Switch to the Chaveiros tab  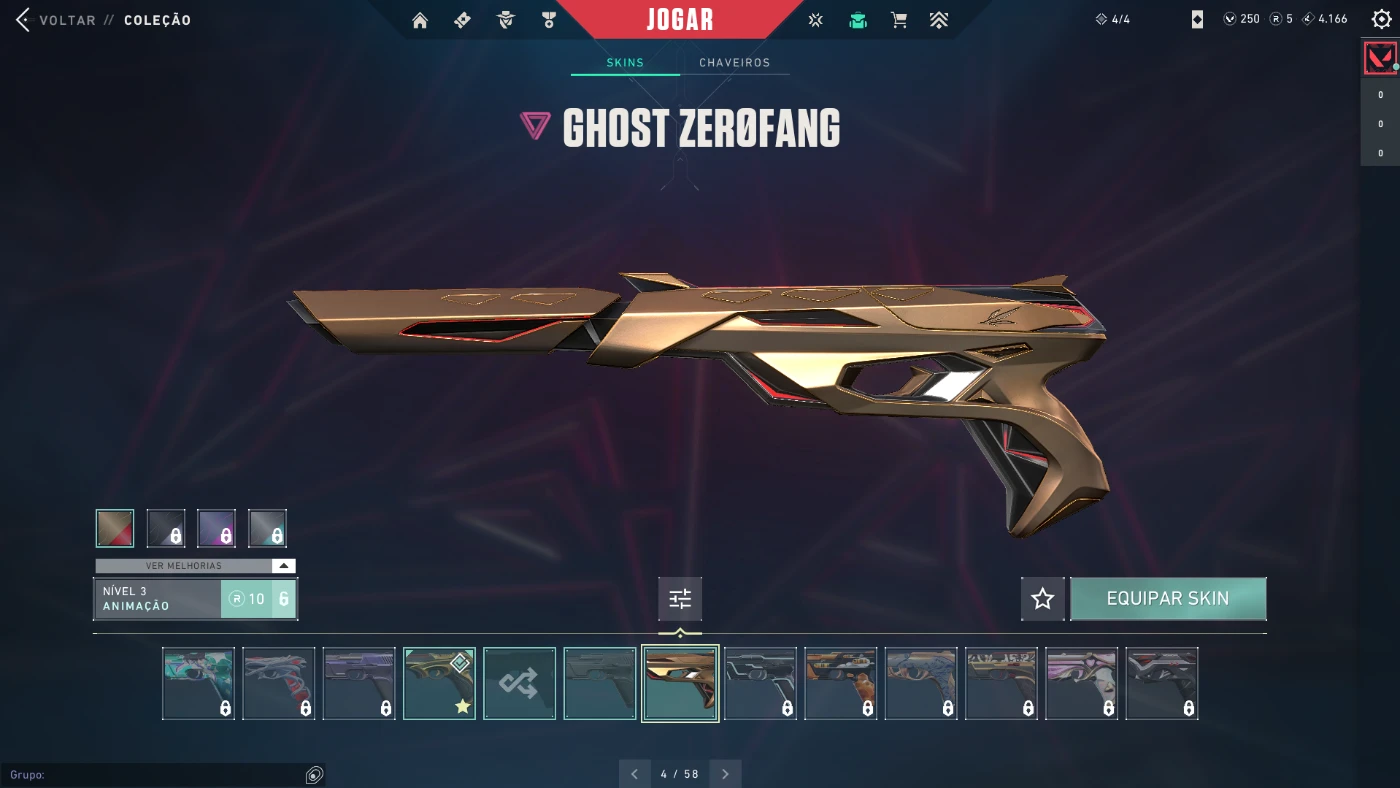pyautogui.click(x=734, y=63)
